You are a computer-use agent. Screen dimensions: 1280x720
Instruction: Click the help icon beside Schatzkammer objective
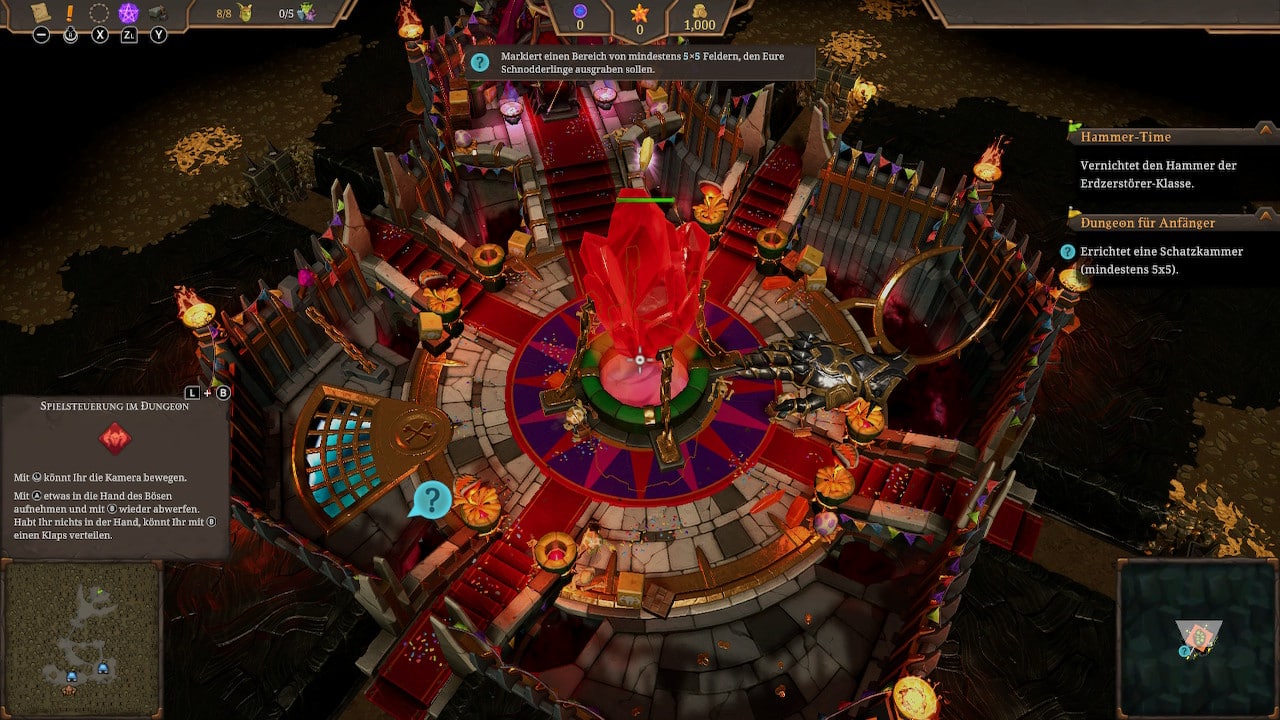pos(1067,251)
